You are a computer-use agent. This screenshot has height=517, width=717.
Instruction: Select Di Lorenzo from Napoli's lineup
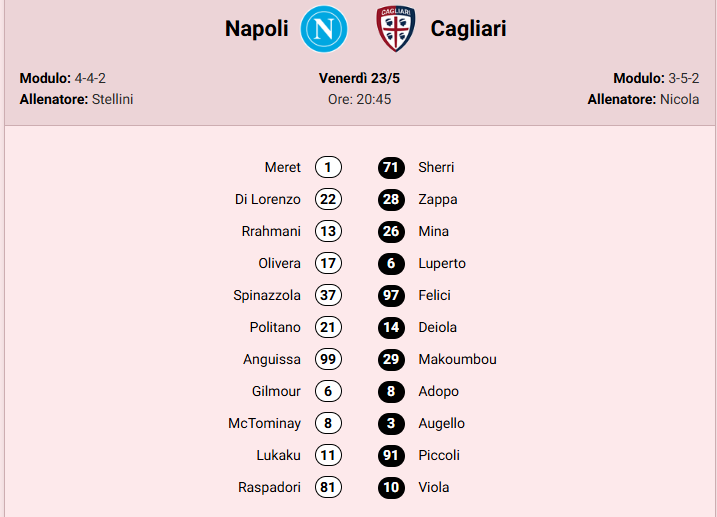pos(267,199)
